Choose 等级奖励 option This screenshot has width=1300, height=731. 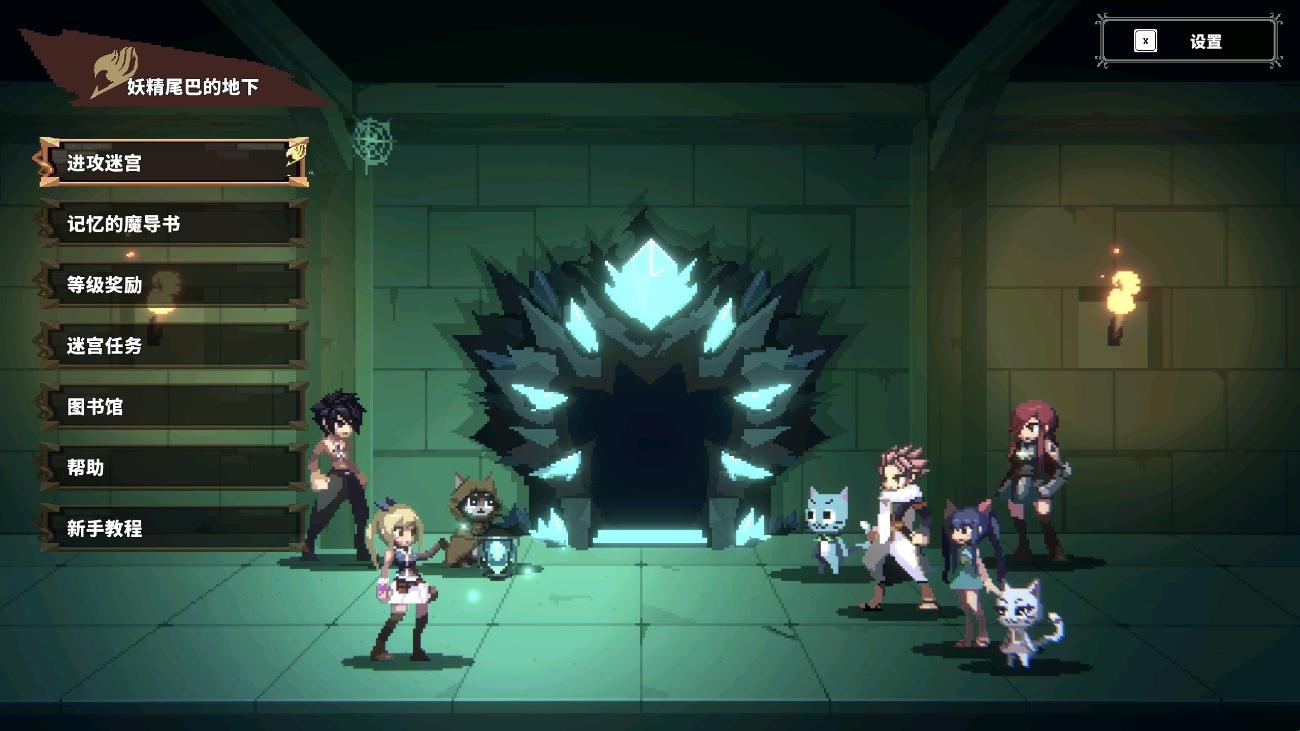pyautogui.click(x=172, y=285)
